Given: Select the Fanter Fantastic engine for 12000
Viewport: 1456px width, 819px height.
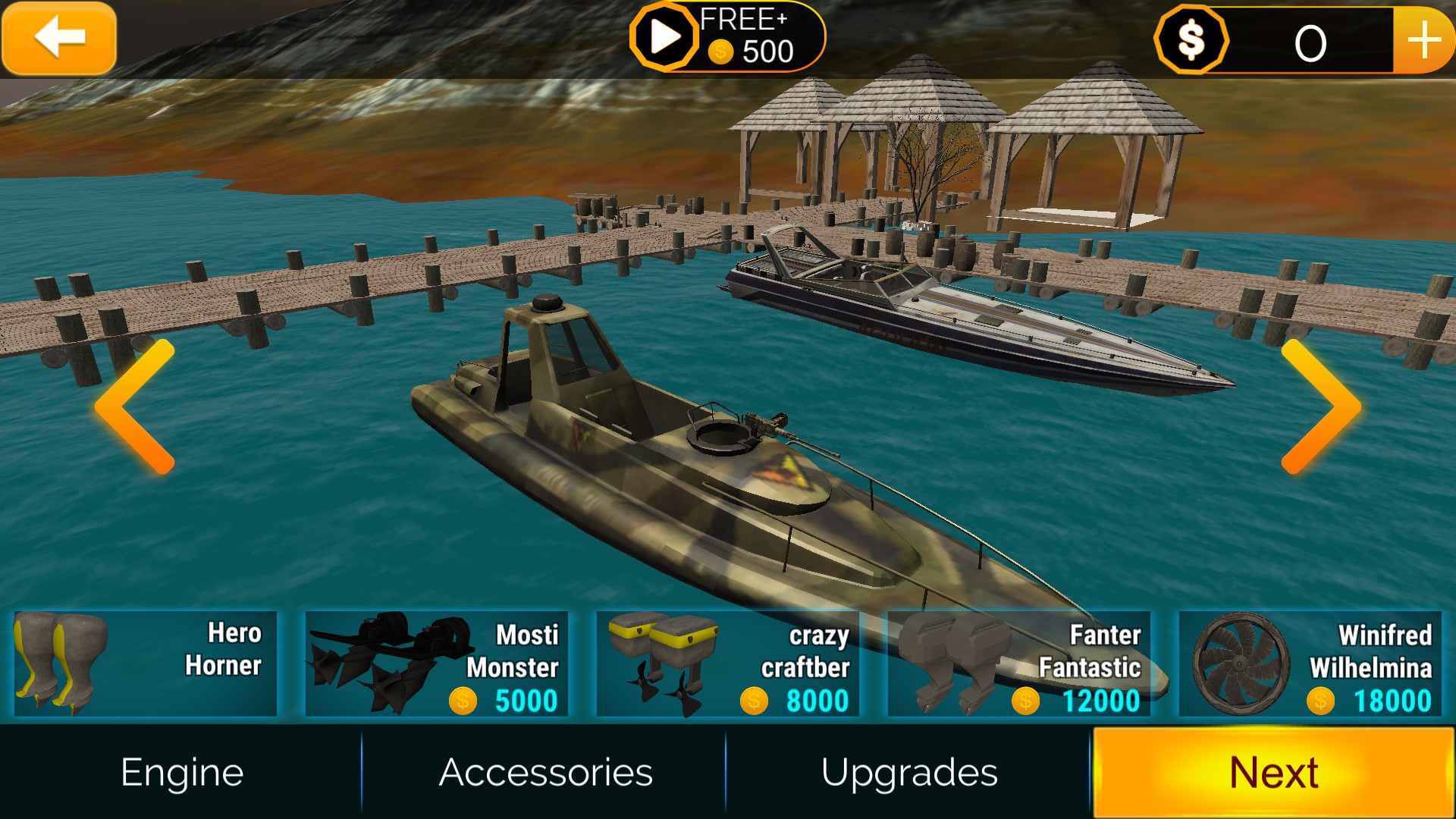Looking at the screenshot, I should pyautogui.click(x=1019, y=664).
